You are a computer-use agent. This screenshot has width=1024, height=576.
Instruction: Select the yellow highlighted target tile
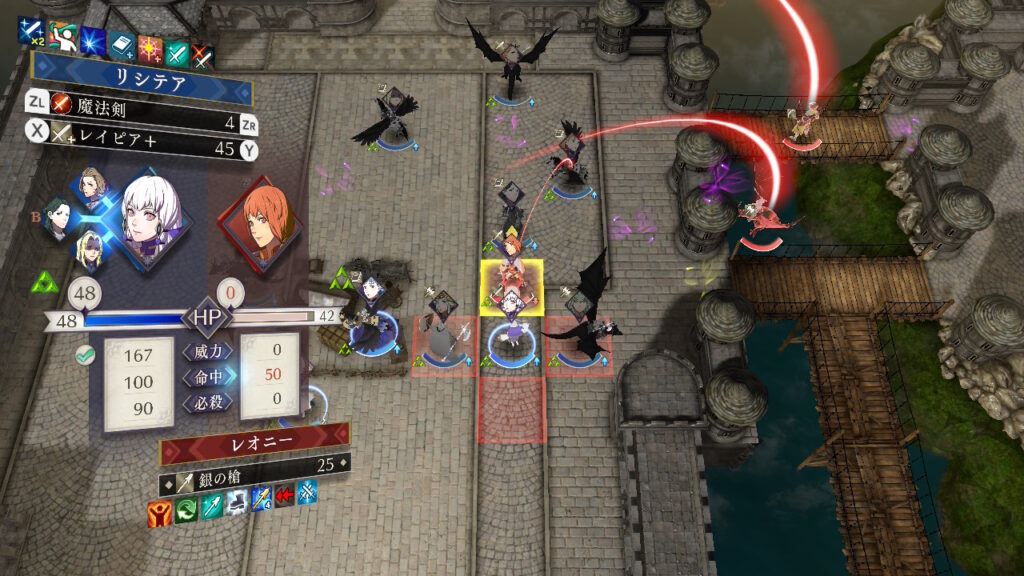(512, 288)
